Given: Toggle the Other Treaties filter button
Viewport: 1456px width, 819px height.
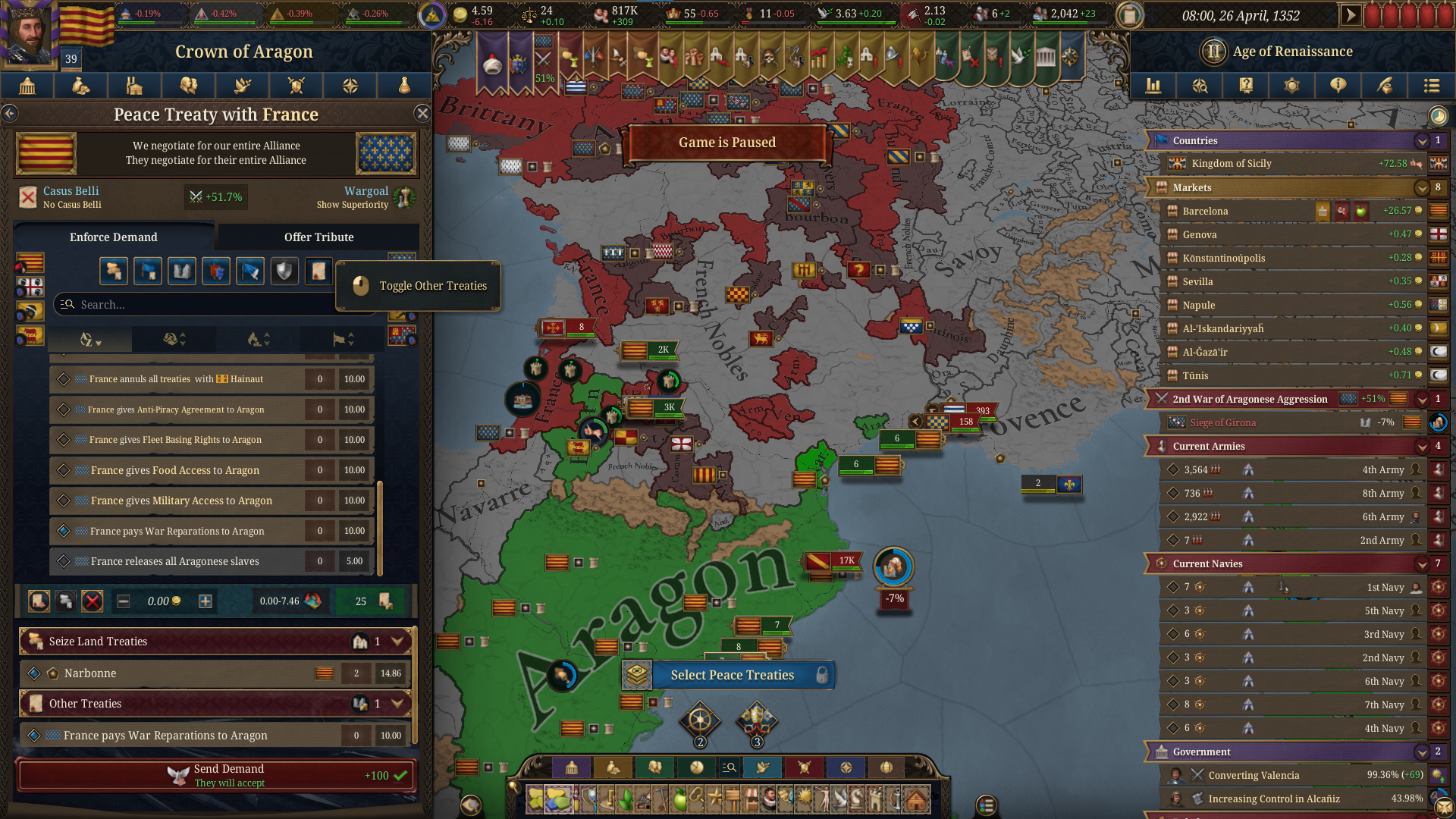Looking at the screenshot, I should click(318, 271).
